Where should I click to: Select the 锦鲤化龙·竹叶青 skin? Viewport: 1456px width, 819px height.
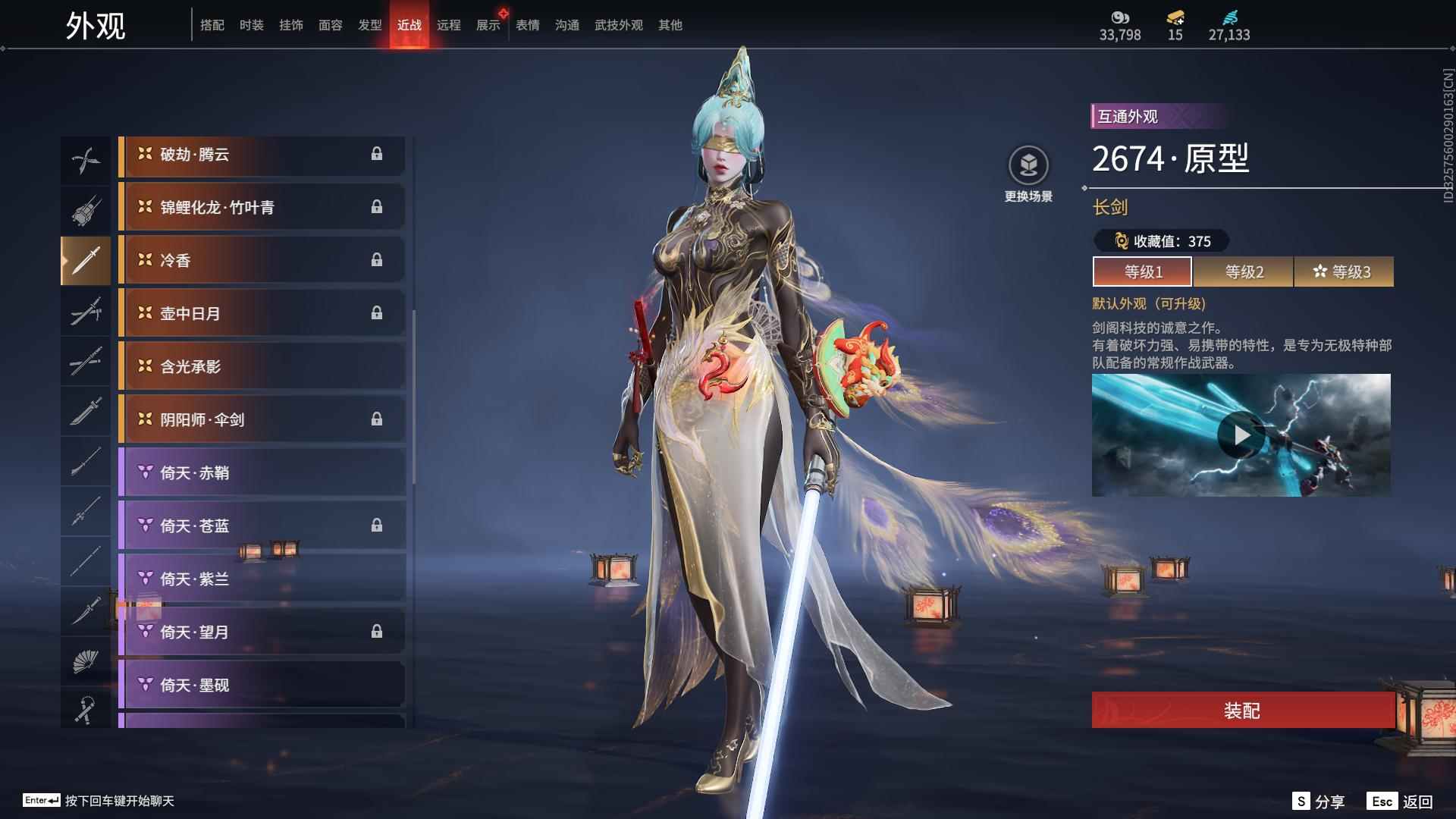click(262, 208)
